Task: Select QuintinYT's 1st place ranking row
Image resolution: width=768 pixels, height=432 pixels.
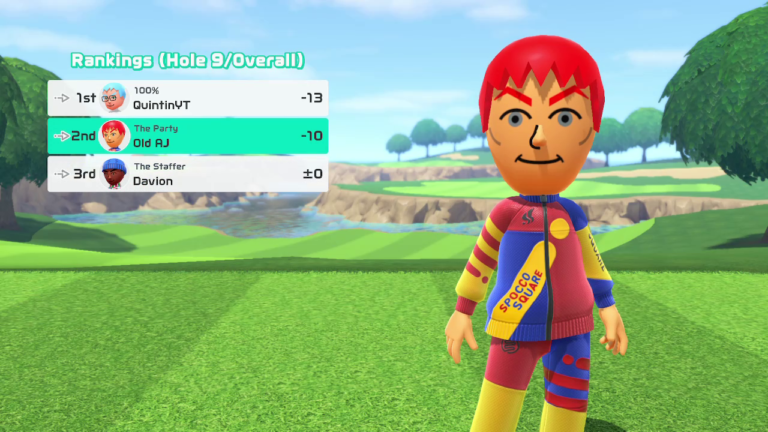Action: (188, 98)
